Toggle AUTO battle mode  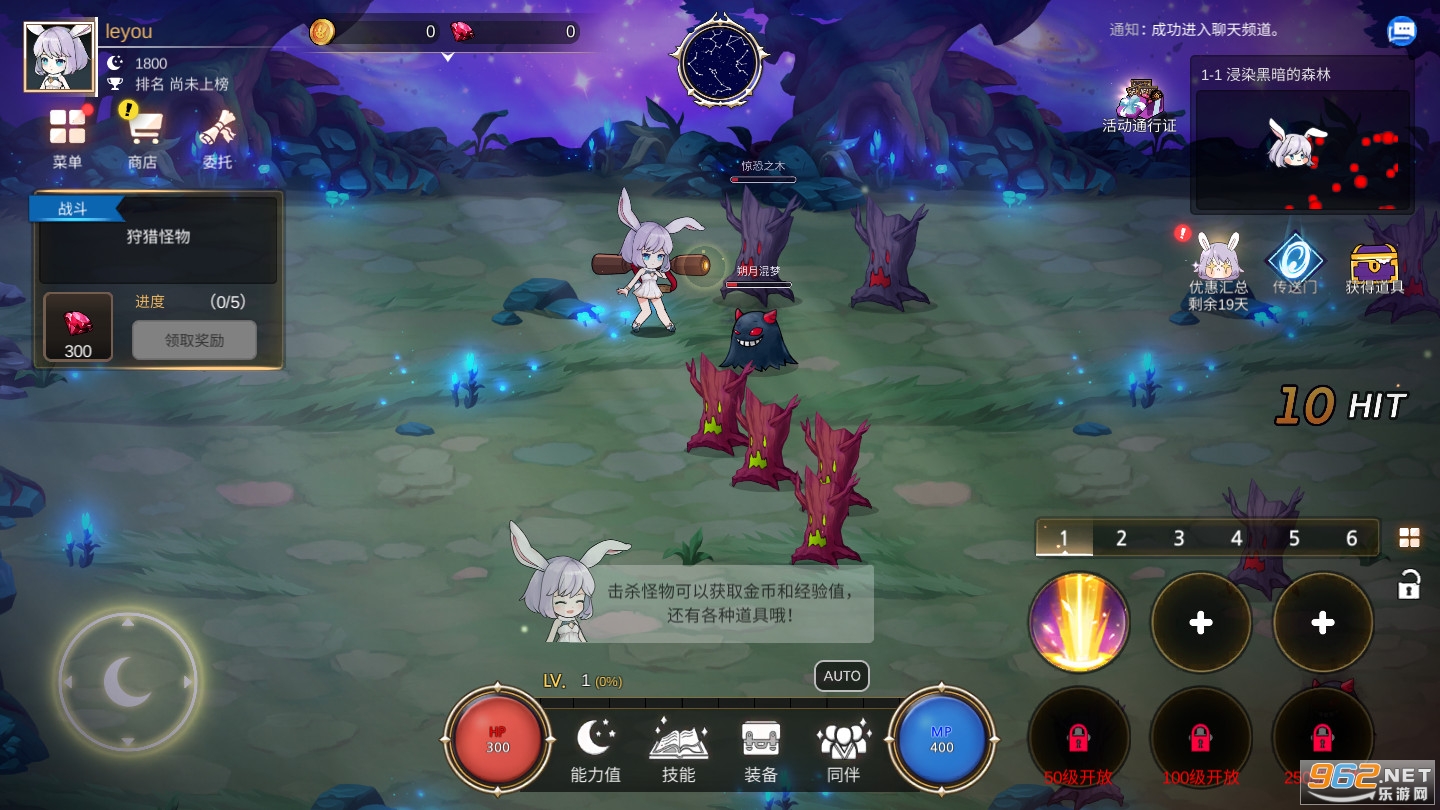(841, 676)
